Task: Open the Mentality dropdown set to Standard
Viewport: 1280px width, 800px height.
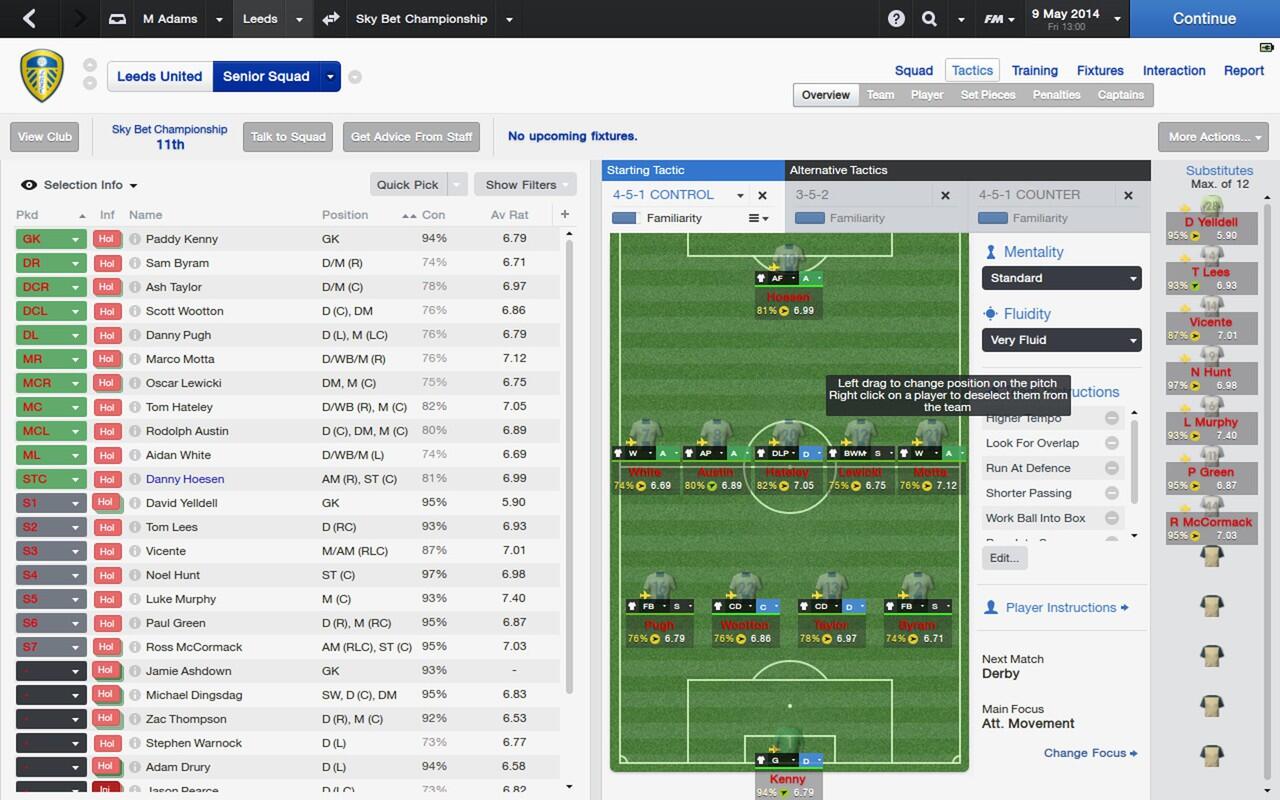Action: coord(1061,278)
